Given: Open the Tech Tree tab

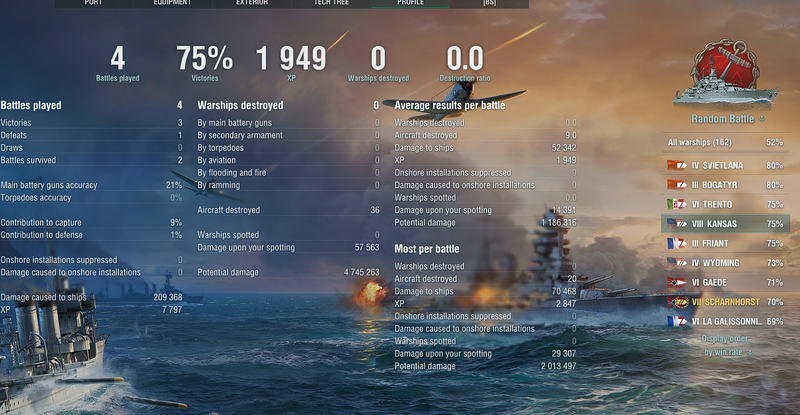Looking at the screenshot, I should click(333, 3).
